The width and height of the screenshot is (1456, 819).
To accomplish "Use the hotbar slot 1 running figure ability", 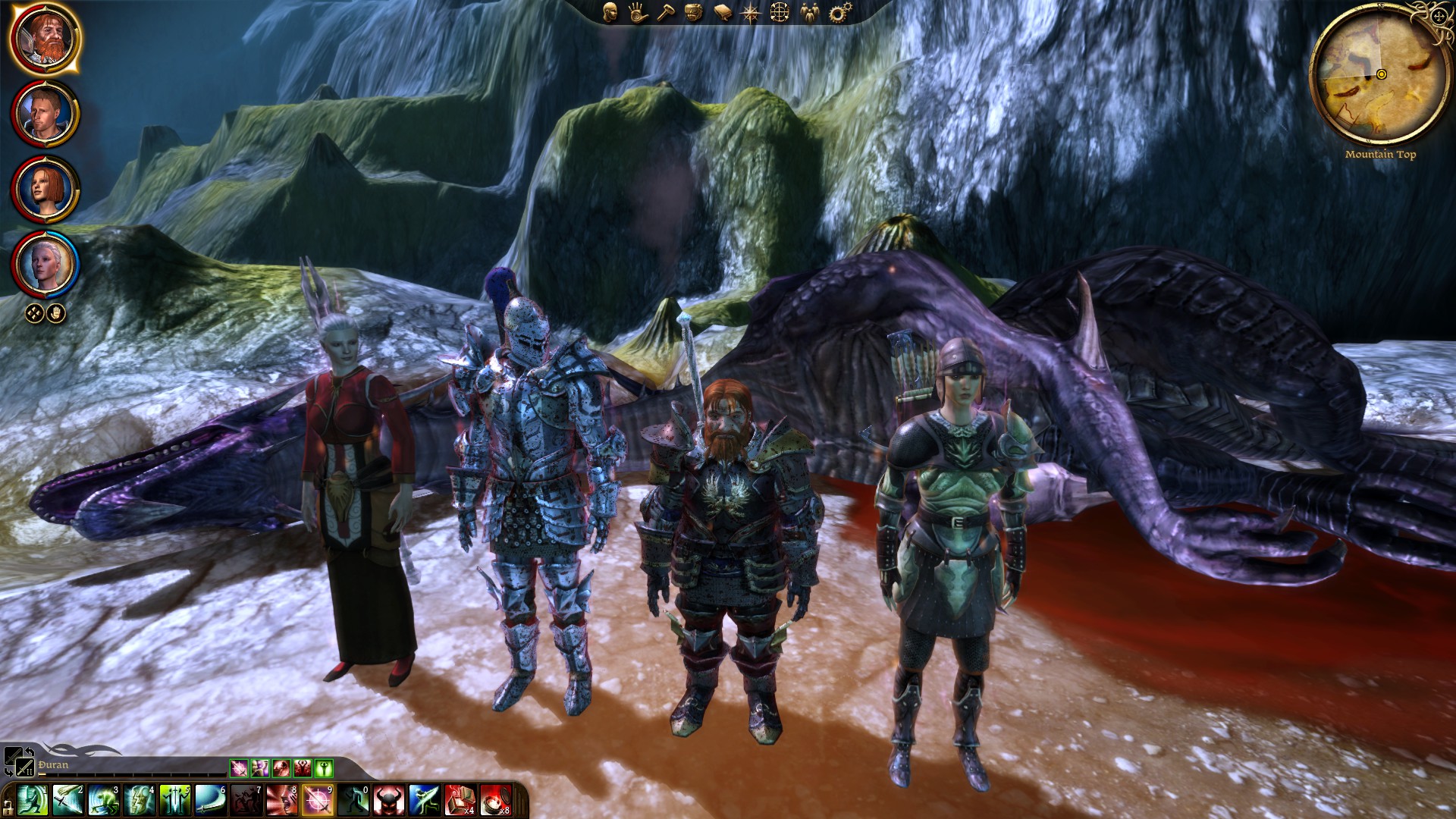I will [x=32, y=801].
